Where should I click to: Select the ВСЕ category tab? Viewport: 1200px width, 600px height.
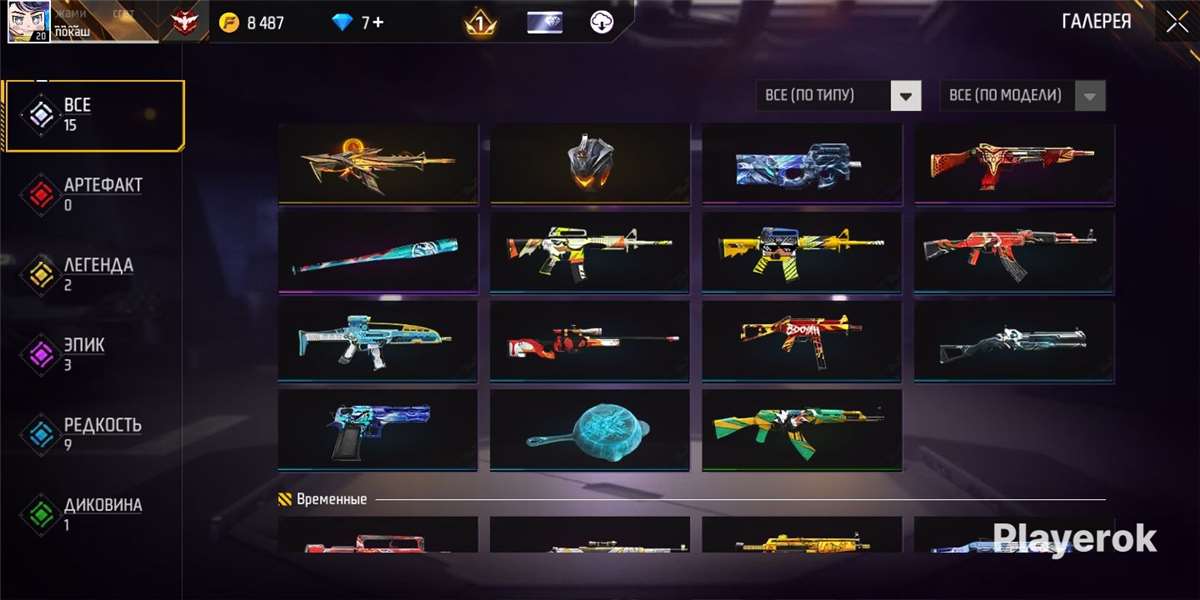(x=93, y=115)
